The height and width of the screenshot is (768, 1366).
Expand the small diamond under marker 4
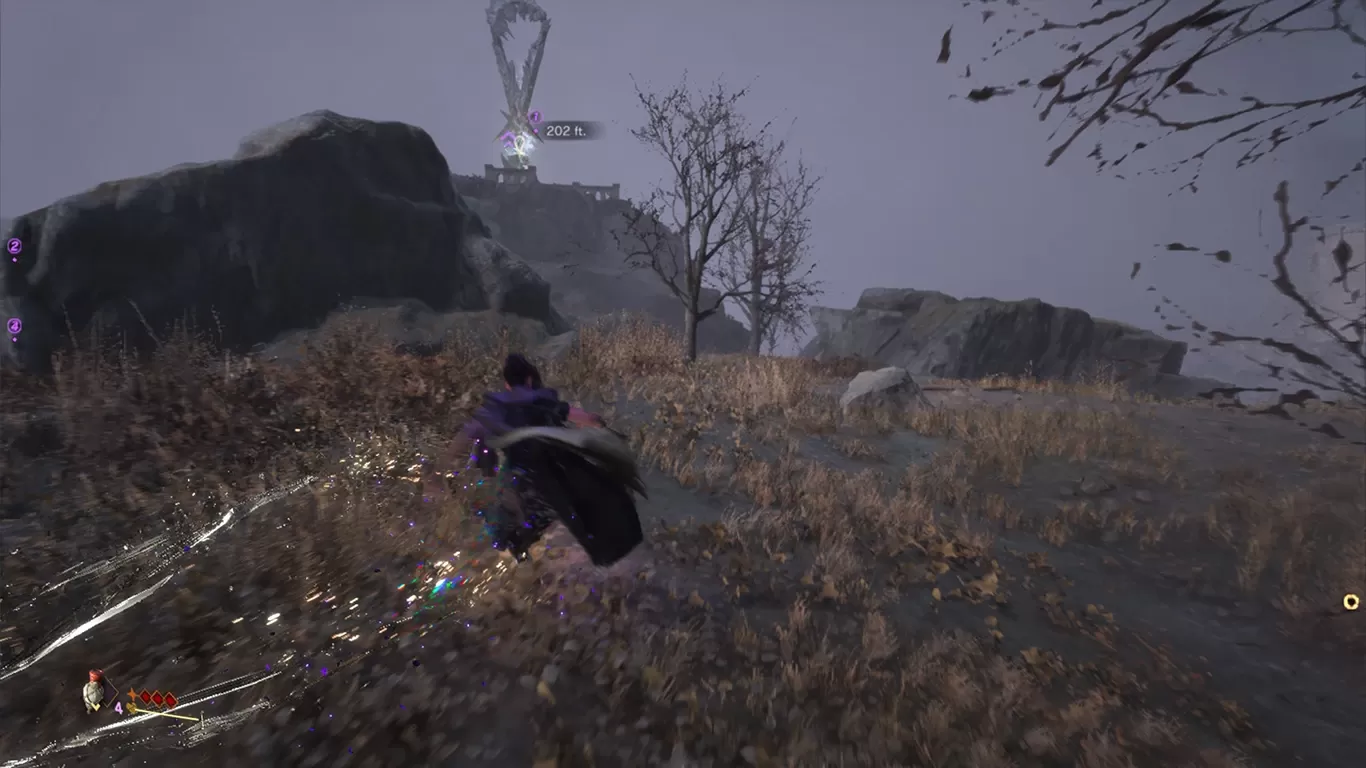click(x=15, y=339)
